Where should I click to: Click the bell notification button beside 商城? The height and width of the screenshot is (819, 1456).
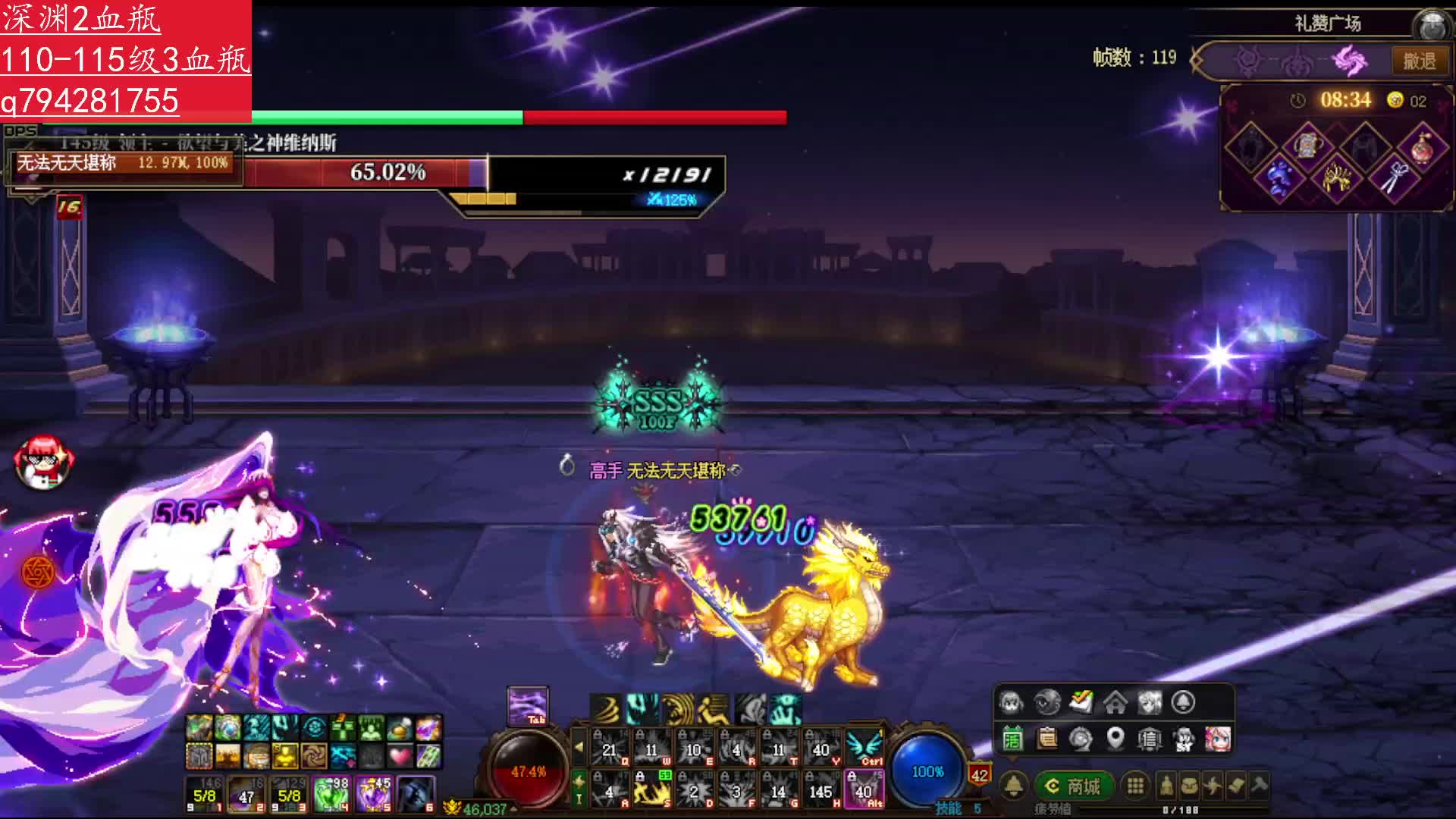click(x=1014, y=786)
